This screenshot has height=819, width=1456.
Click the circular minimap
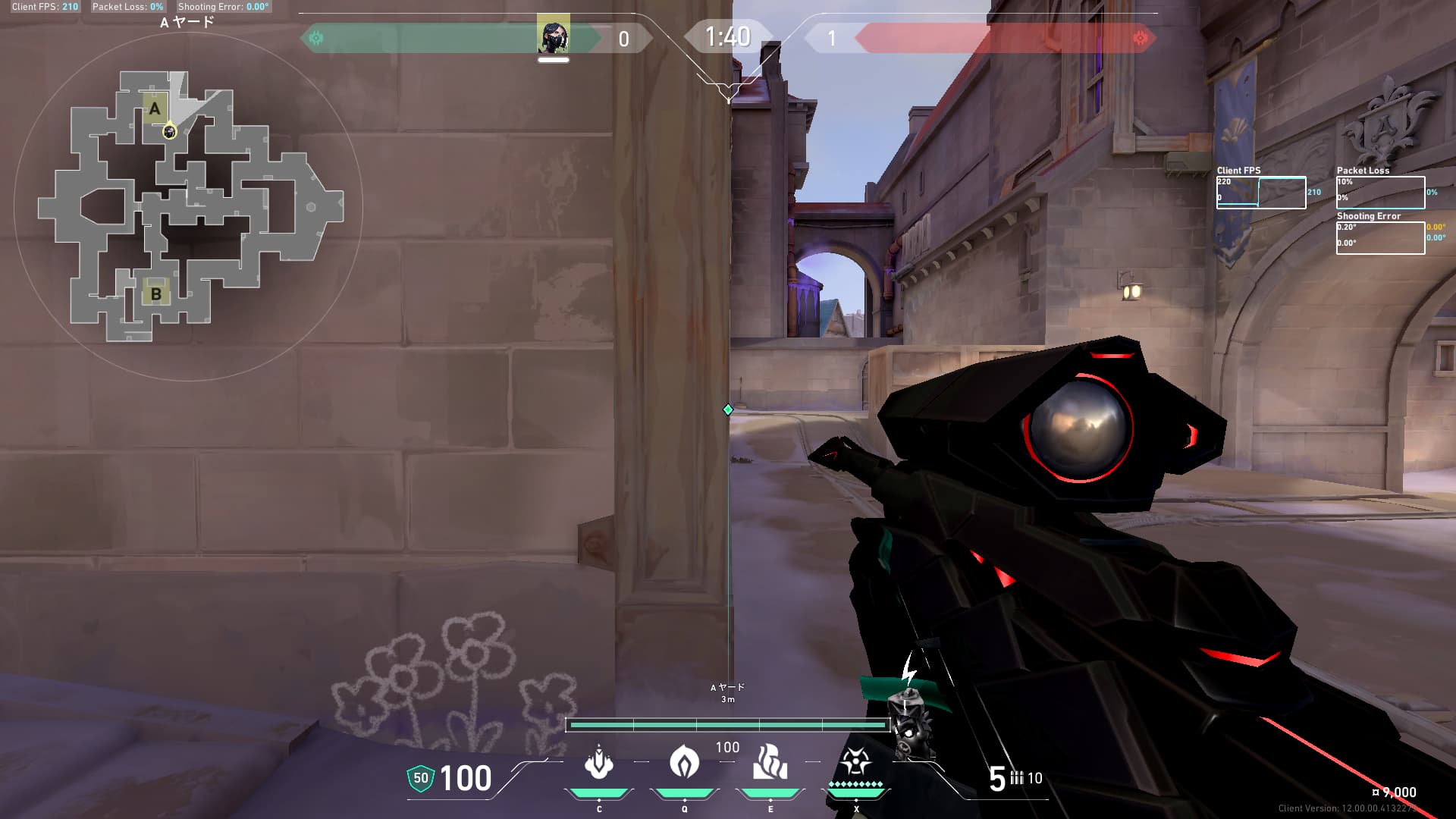point(188,206)
